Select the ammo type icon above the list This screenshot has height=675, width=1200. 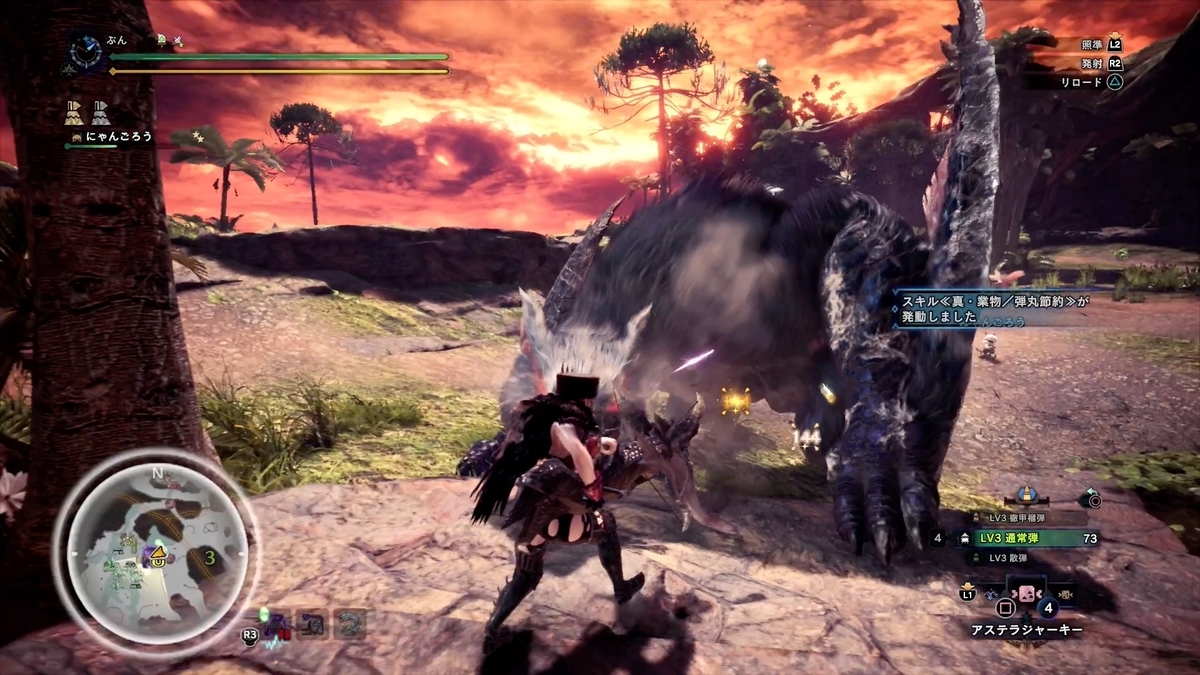click(x=1025, y=495)
